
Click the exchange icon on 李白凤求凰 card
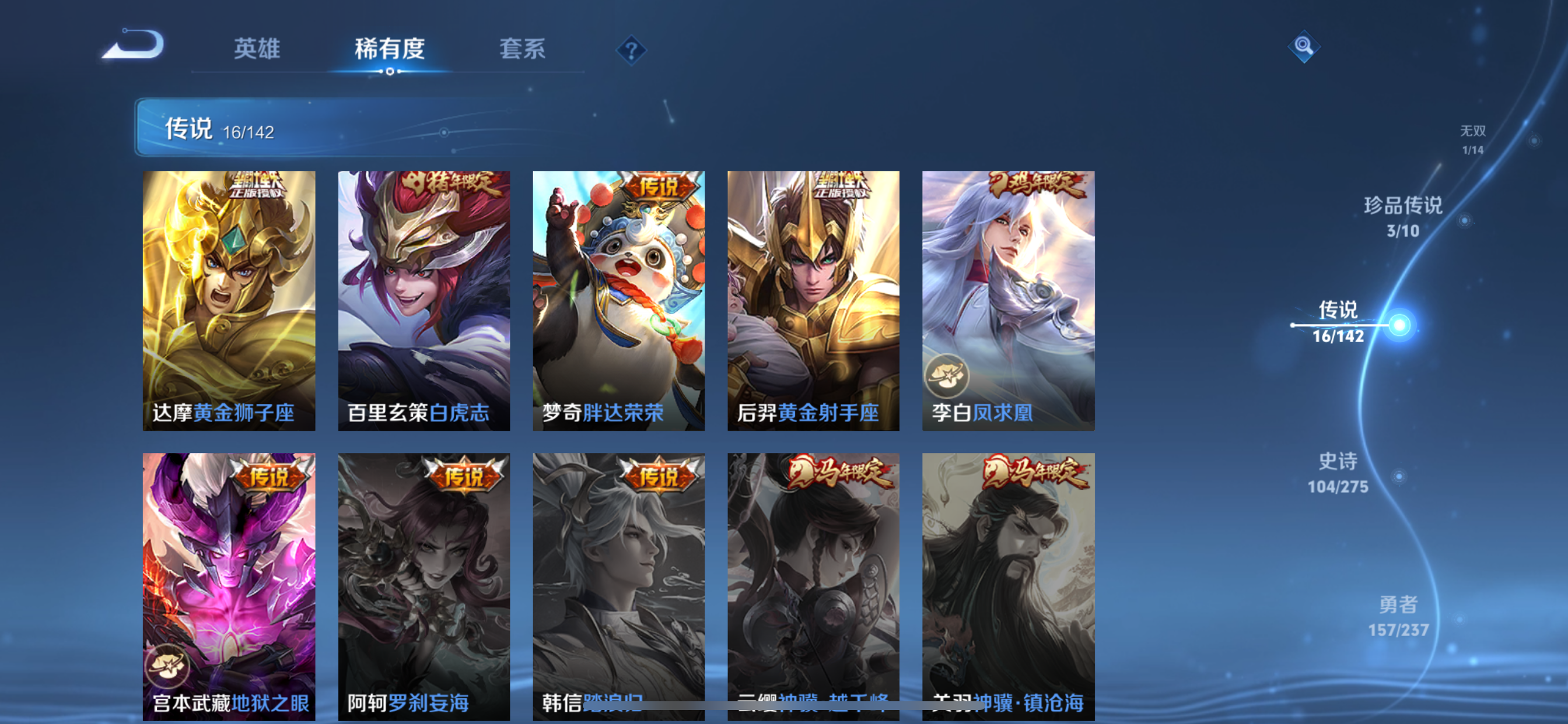(x=948, y=377)
